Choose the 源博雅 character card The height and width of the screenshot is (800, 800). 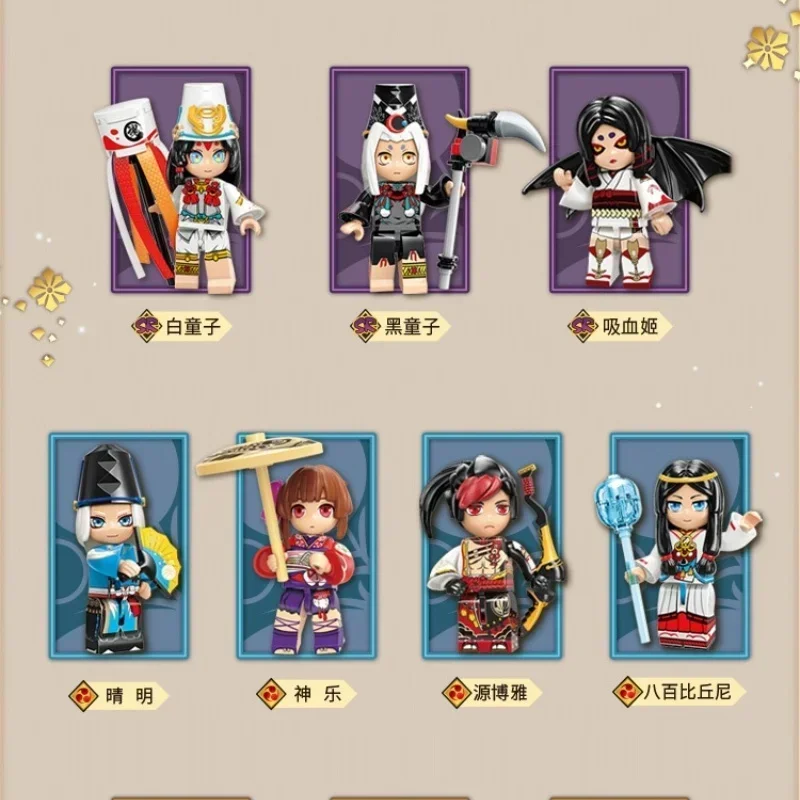[x=492, y=545]
